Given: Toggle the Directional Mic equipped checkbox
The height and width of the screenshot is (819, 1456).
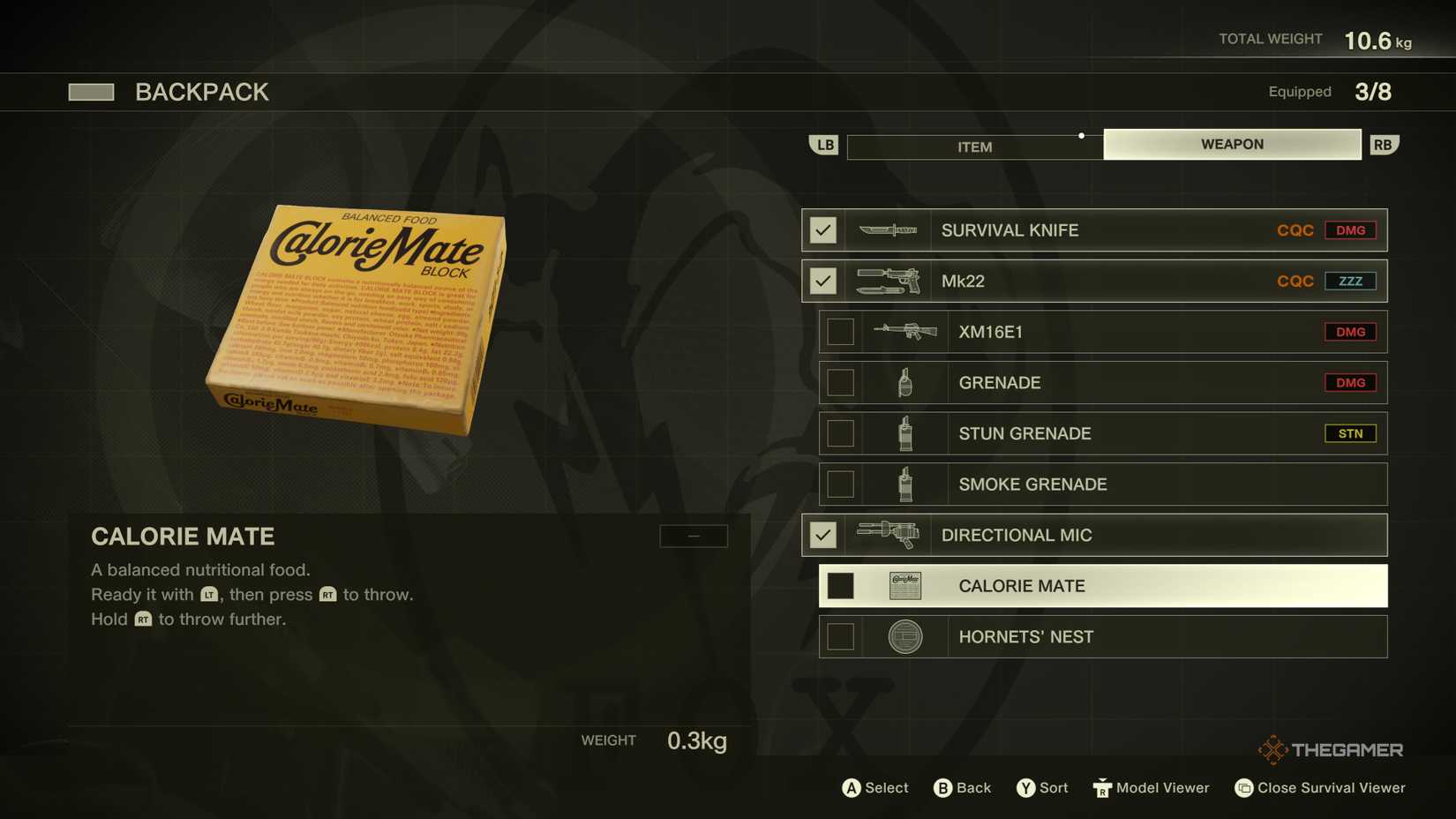Looking at the screenshot, I should [x=822, y=535].
